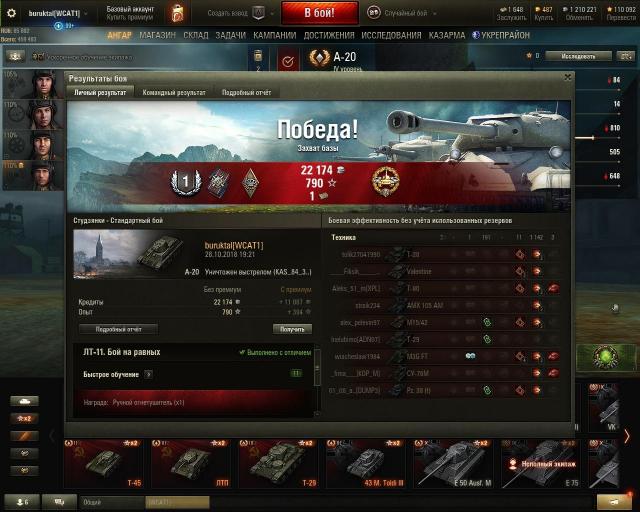Go to the Склад section
This screenshot has width=640, height=512.
[196, 35]
